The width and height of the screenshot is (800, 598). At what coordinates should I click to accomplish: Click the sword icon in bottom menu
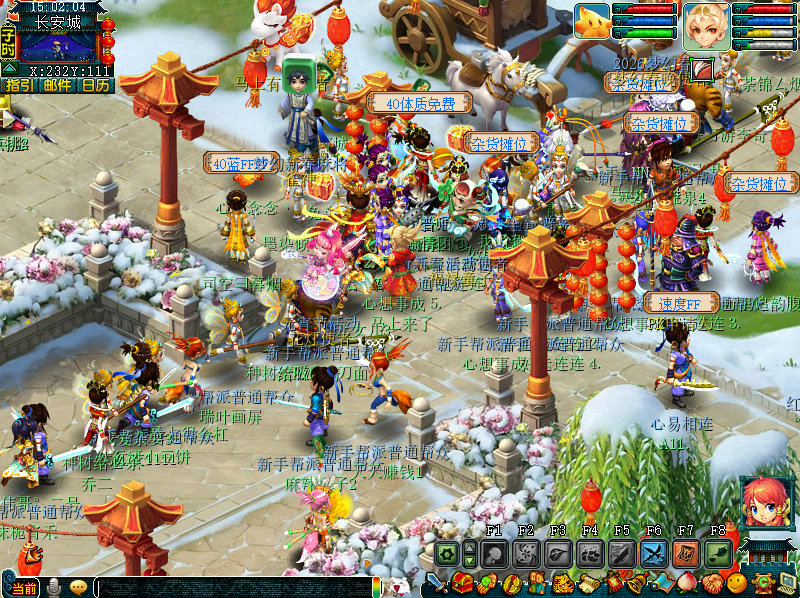[x=438, y=583]
